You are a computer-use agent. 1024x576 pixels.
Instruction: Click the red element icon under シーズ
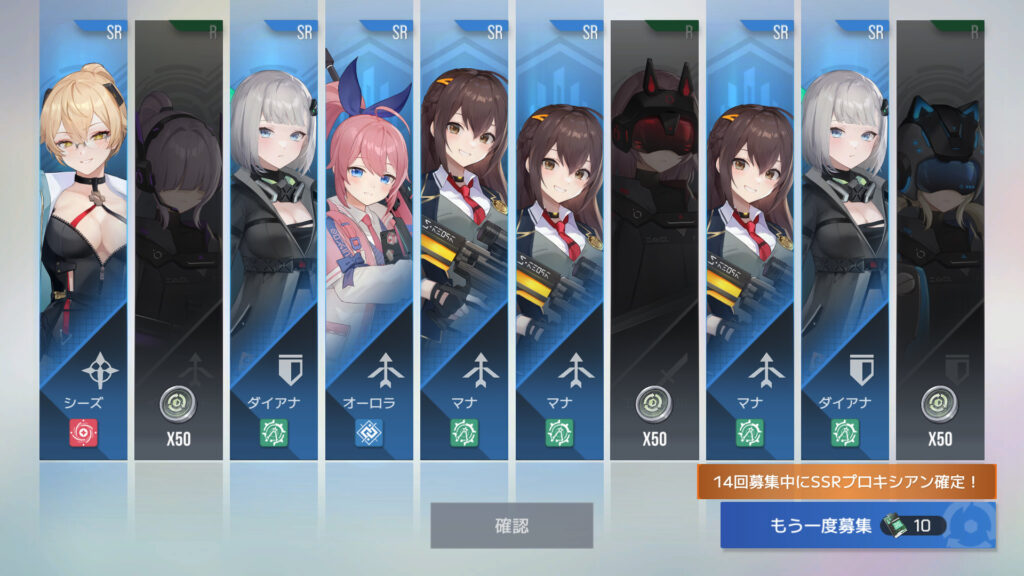[x=83, y=432]
